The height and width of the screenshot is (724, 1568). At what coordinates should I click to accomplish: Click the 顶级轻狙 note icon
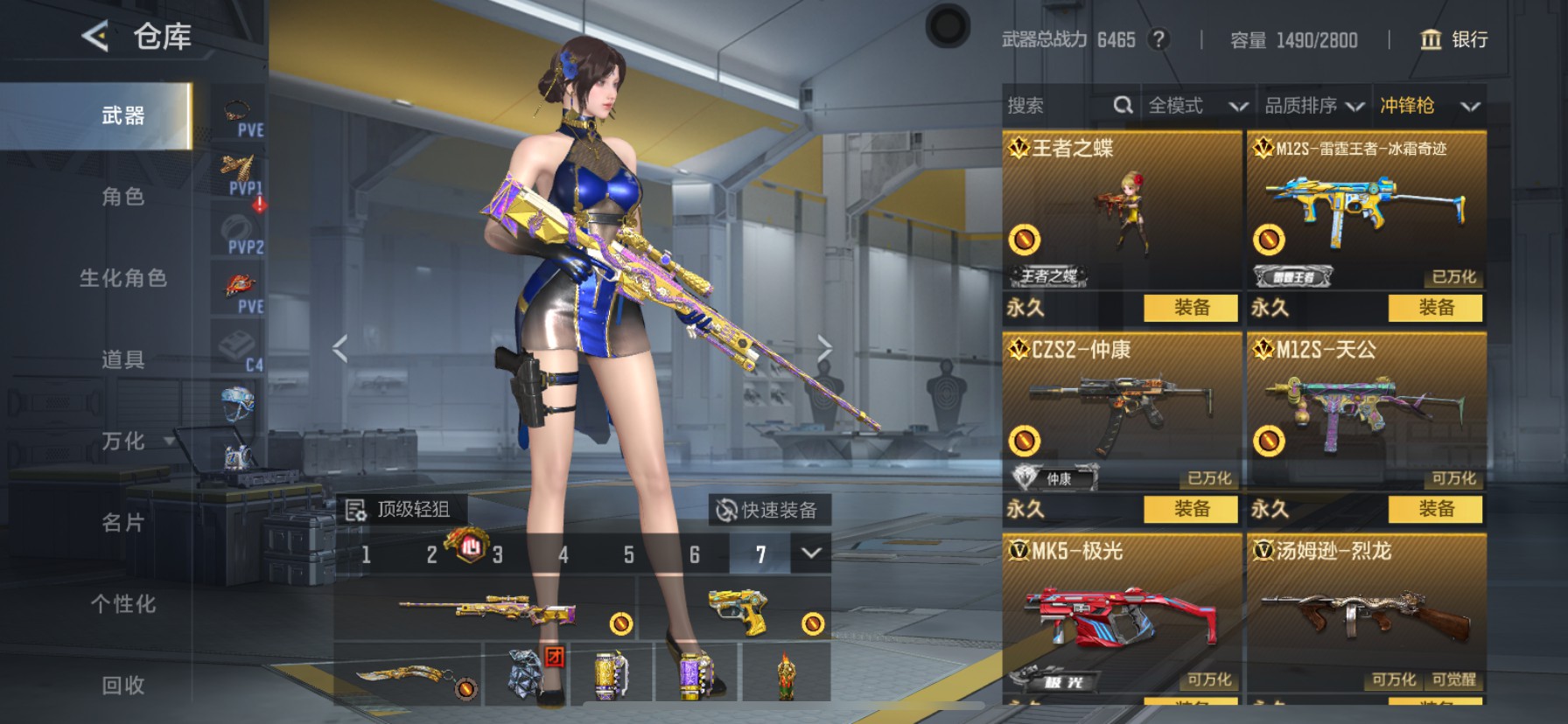point(359,507)
